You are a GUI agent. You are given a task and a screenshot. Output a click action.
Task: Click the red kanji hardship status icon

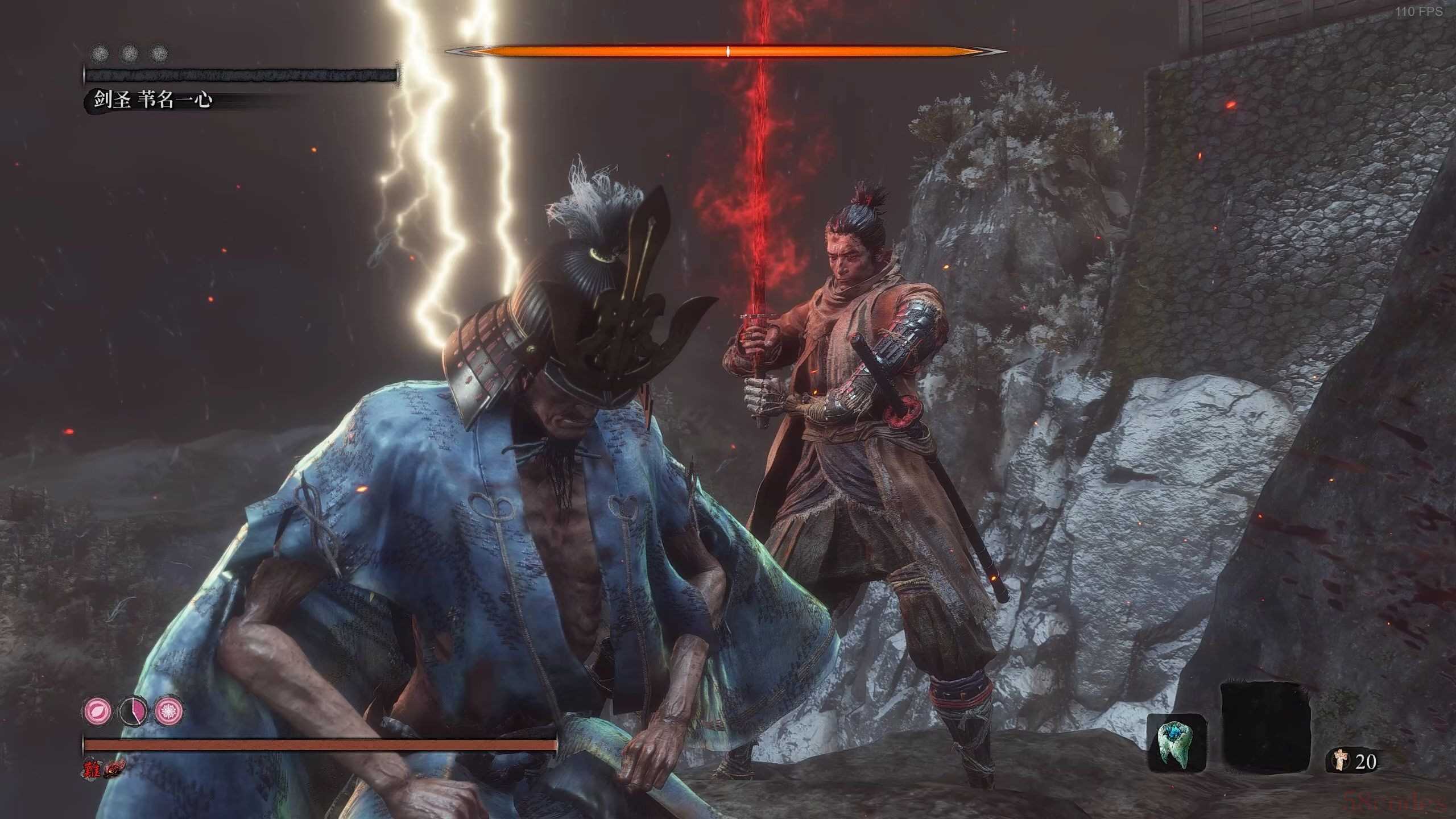[x=91, y=769]
